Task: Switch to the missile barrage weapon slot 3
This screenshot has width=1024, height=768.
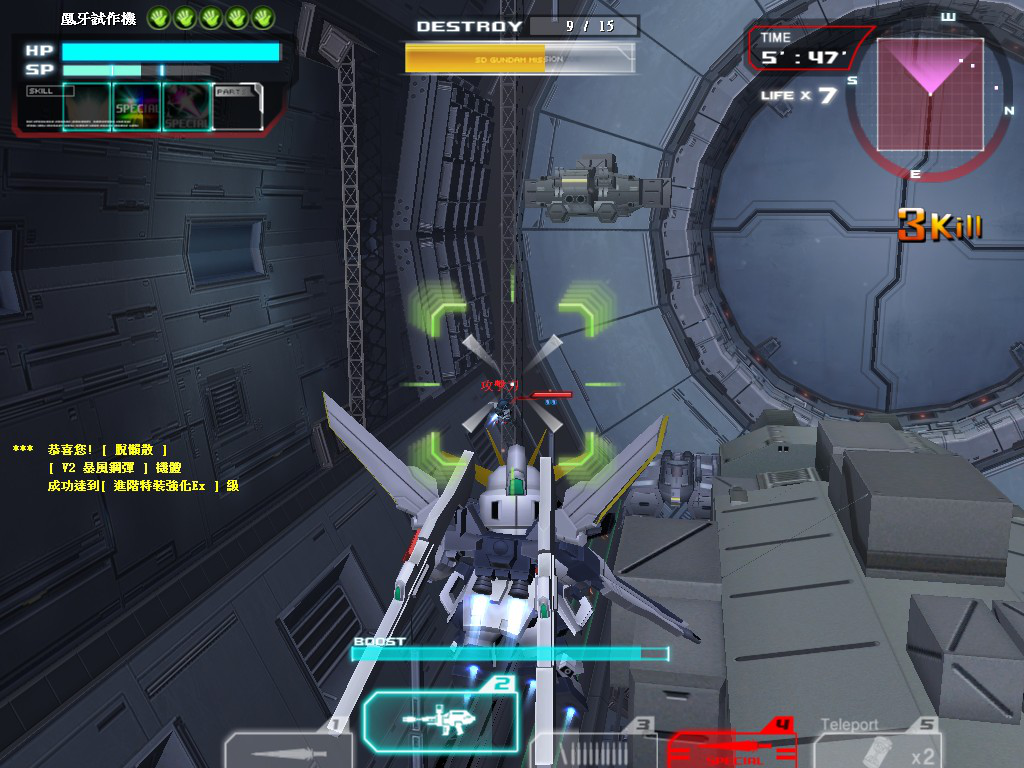Action: 594,751
